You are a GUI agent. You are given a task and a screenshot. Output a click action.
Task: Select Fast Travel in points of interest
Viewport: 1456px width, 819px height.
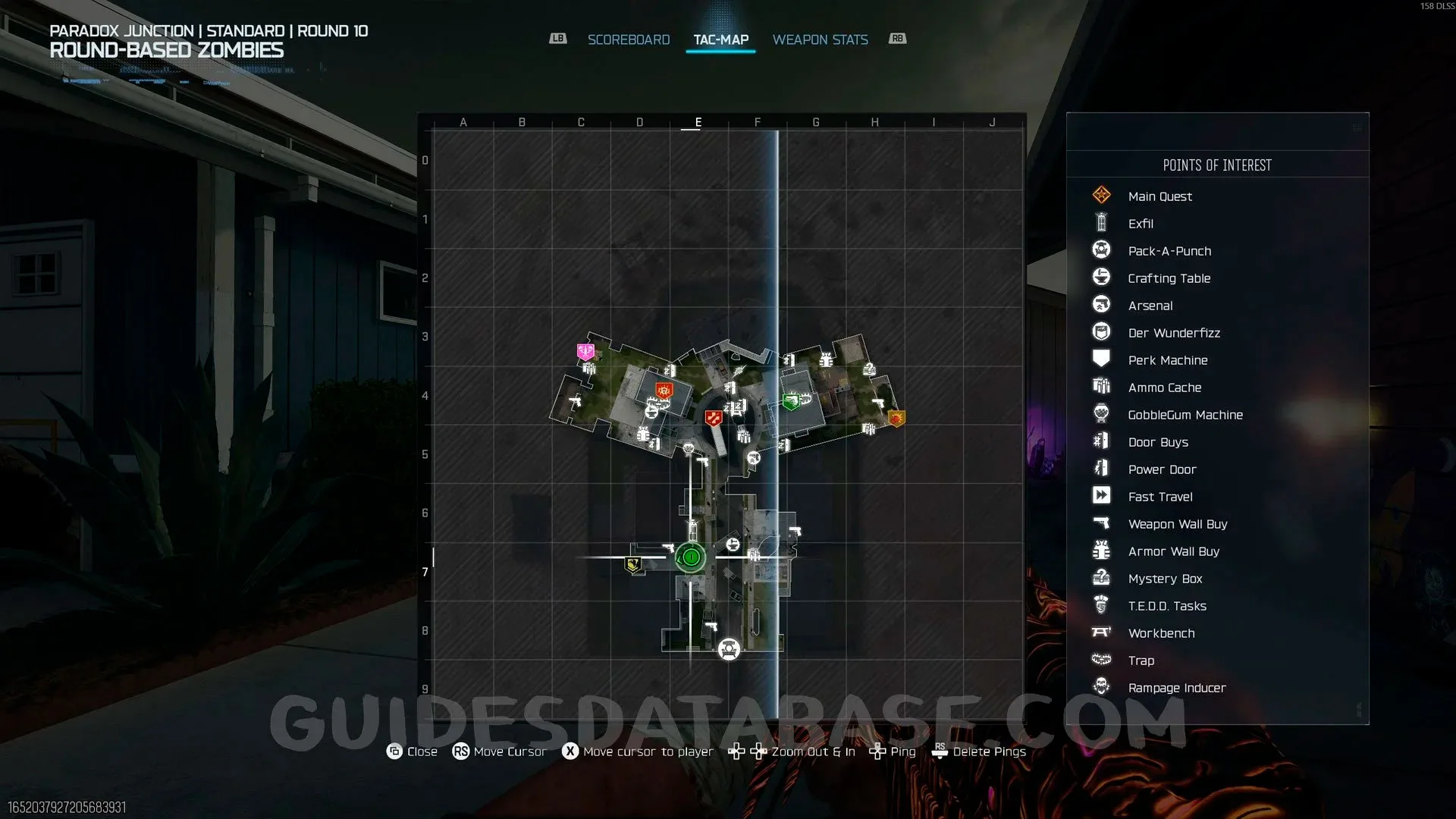(1159, 497)
